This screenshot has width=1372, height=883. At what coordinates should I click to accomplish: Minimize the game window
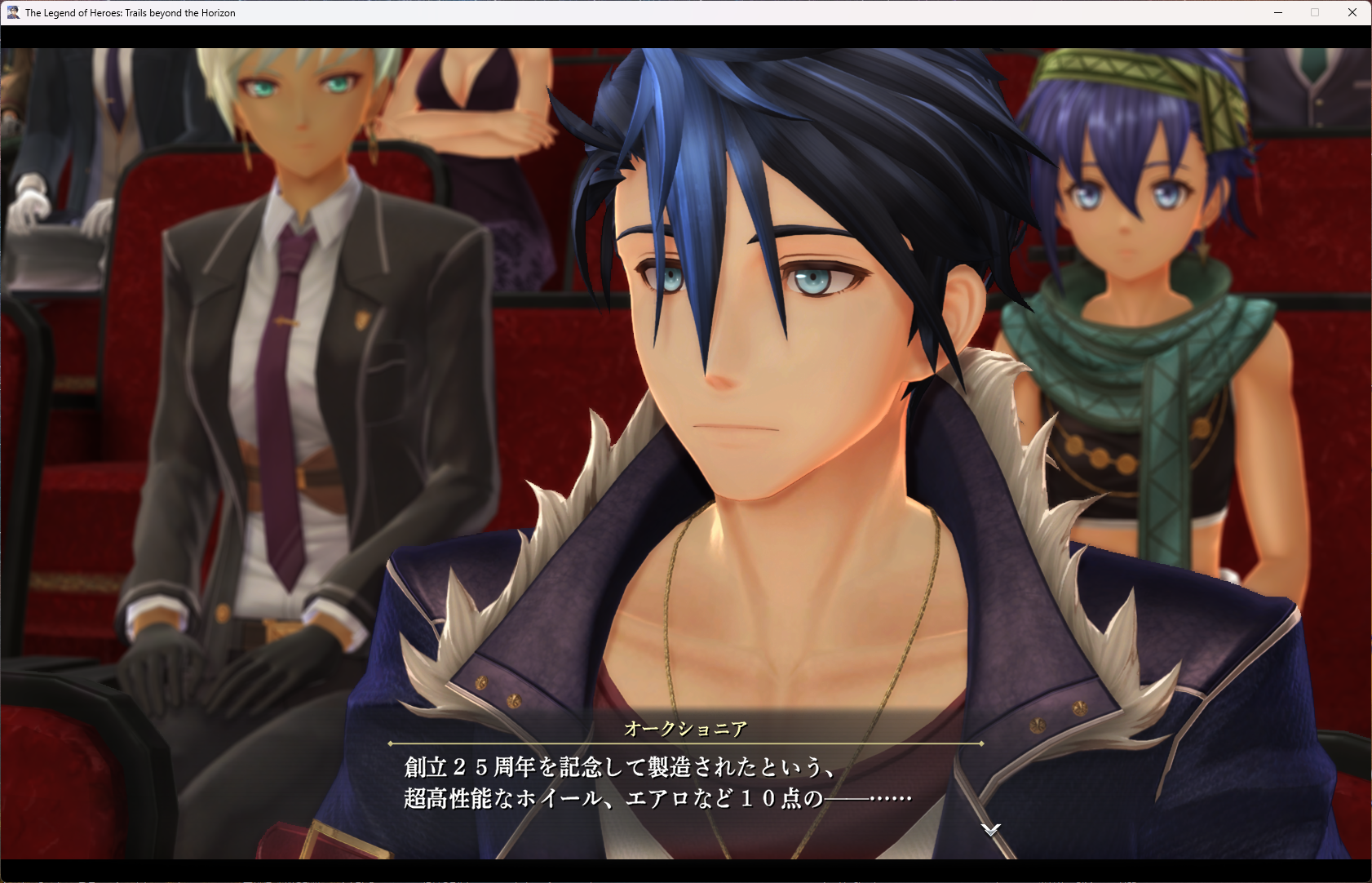1278,12
